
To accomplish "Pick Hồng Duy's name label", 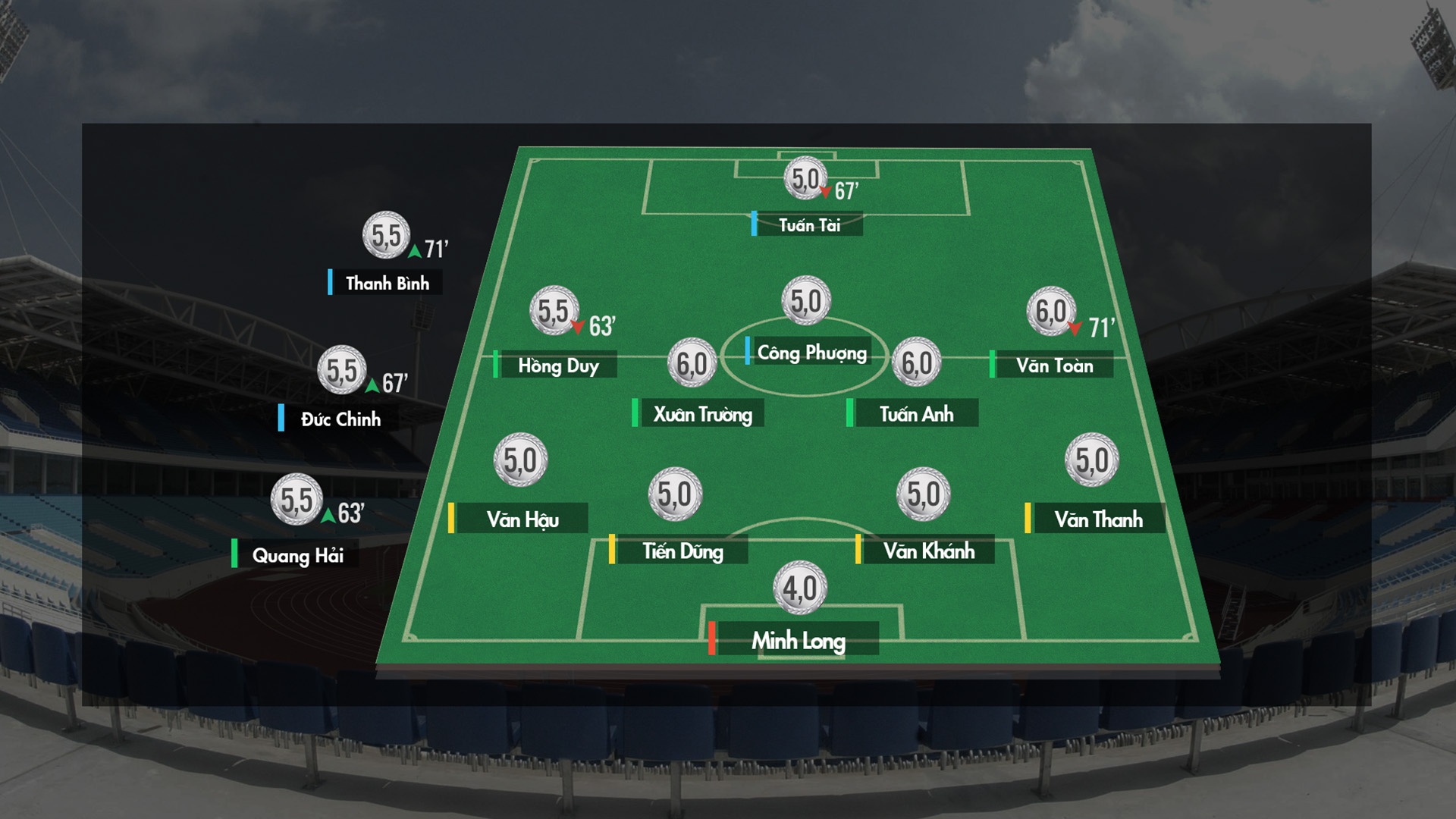I will 558,366.
